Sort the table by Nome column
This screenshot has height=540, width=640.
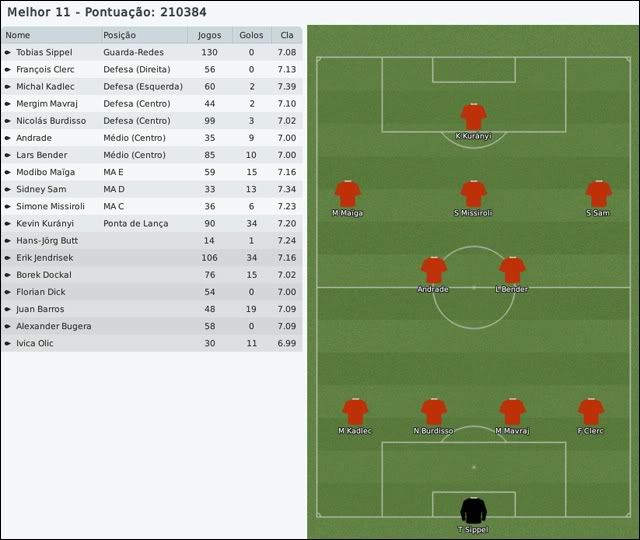50,35
